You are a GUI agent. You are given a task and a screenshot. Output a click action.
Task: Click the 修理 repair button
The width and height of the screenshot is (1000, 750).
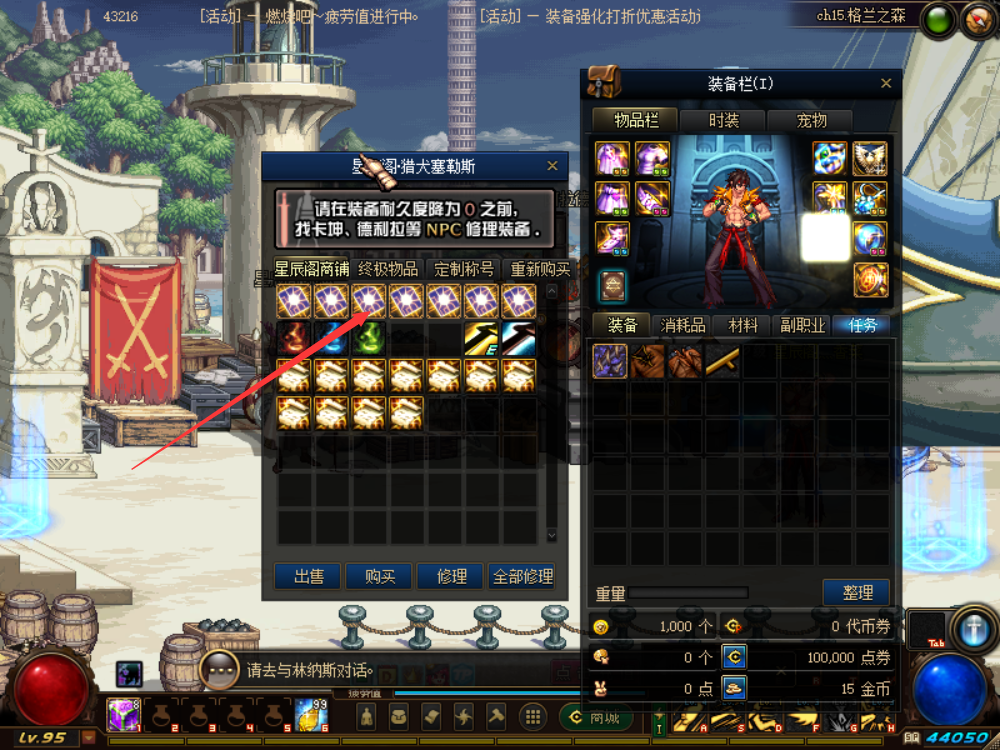451,577
